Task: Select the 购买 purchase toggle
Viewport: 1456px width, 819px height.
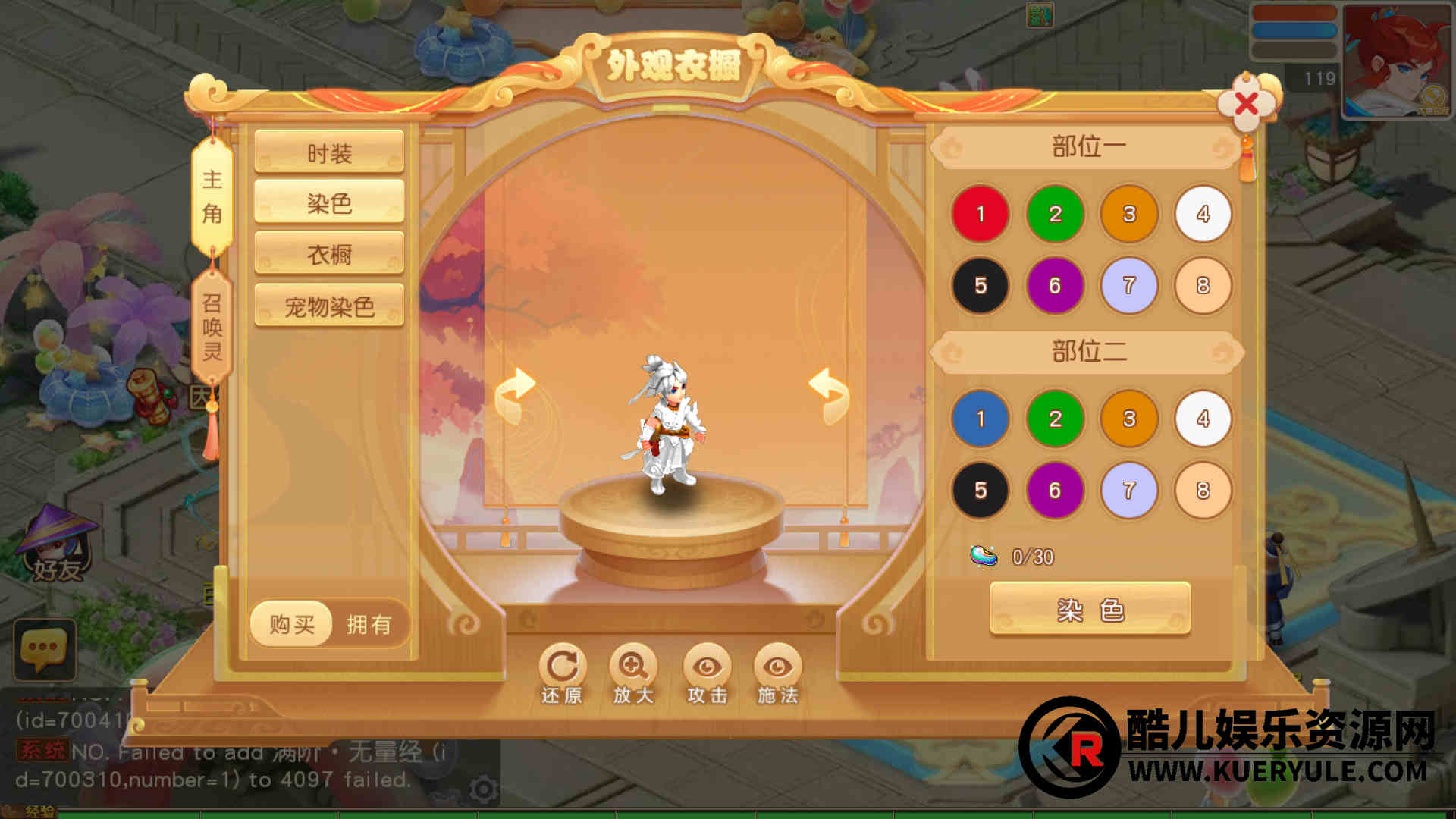Action: pyautogui.click(x=292, y=624)
